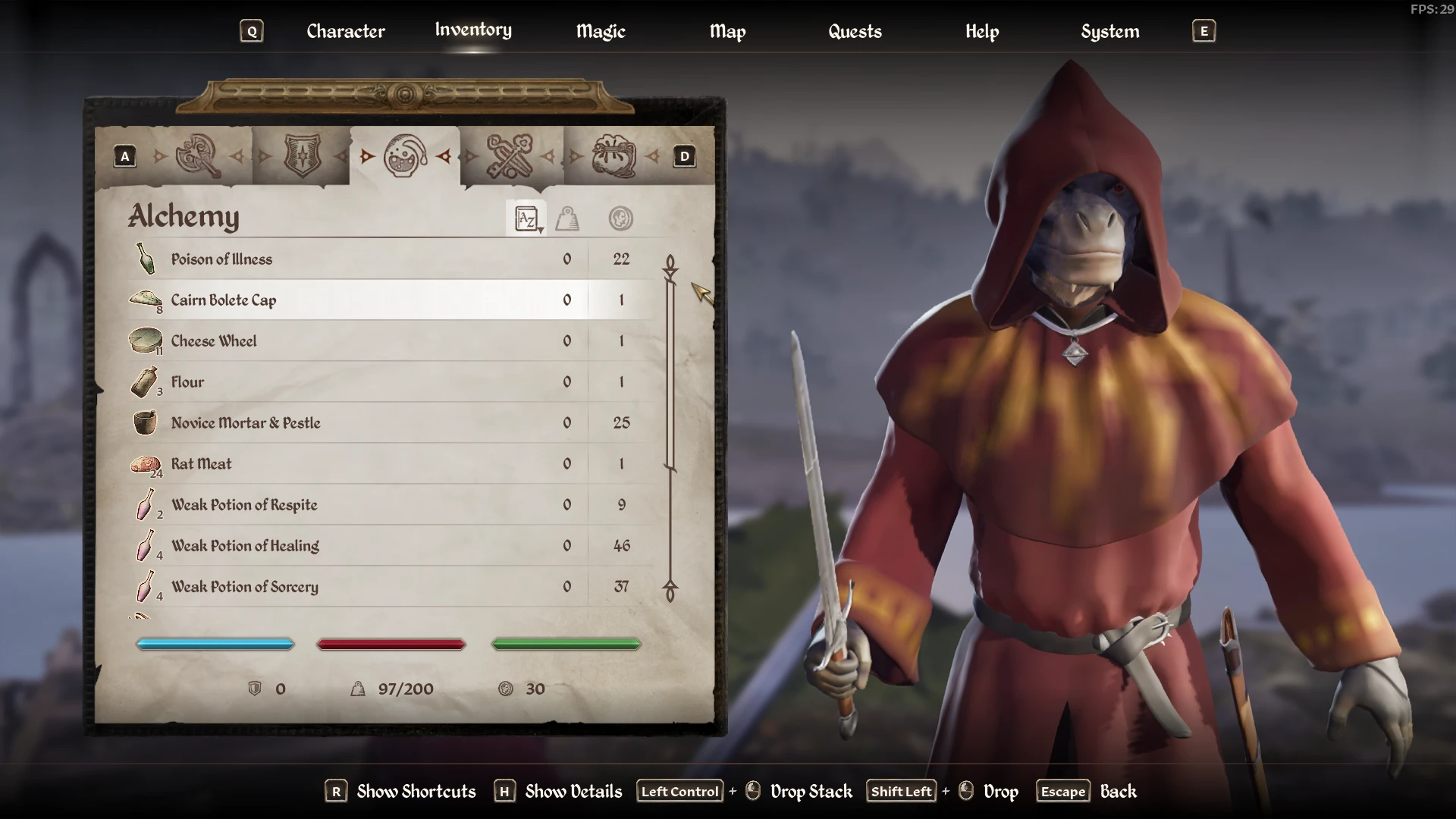Open the coin pouch all-items category

click(613, 156)
